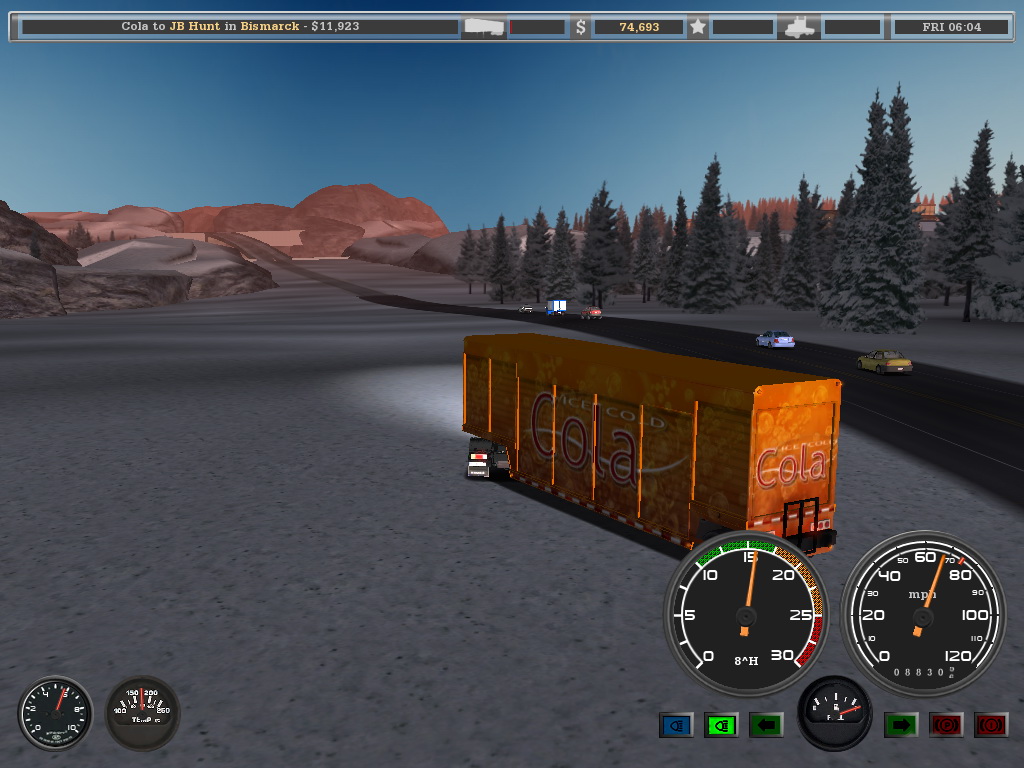Toggle the blue high beam indicator
Image resolution: width=1024 pixels, height=768 pixels.
(676, 724)
